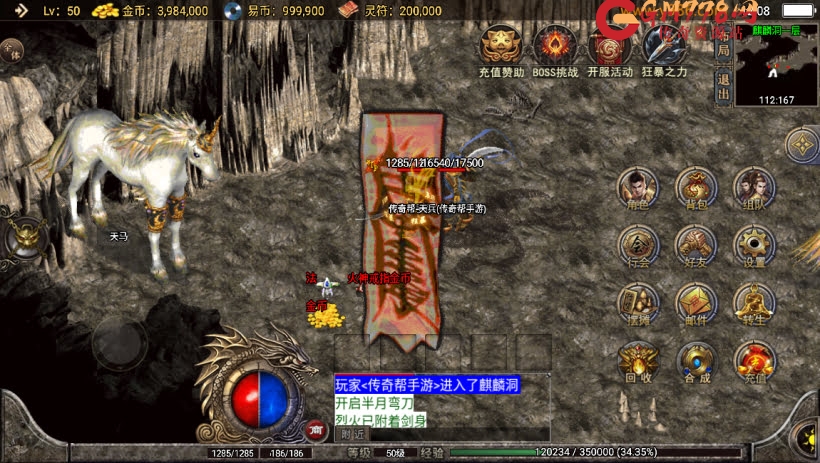Select the 附近 nearby chat tab
This screenshot has height=463, width=820.
click(353, 434)
